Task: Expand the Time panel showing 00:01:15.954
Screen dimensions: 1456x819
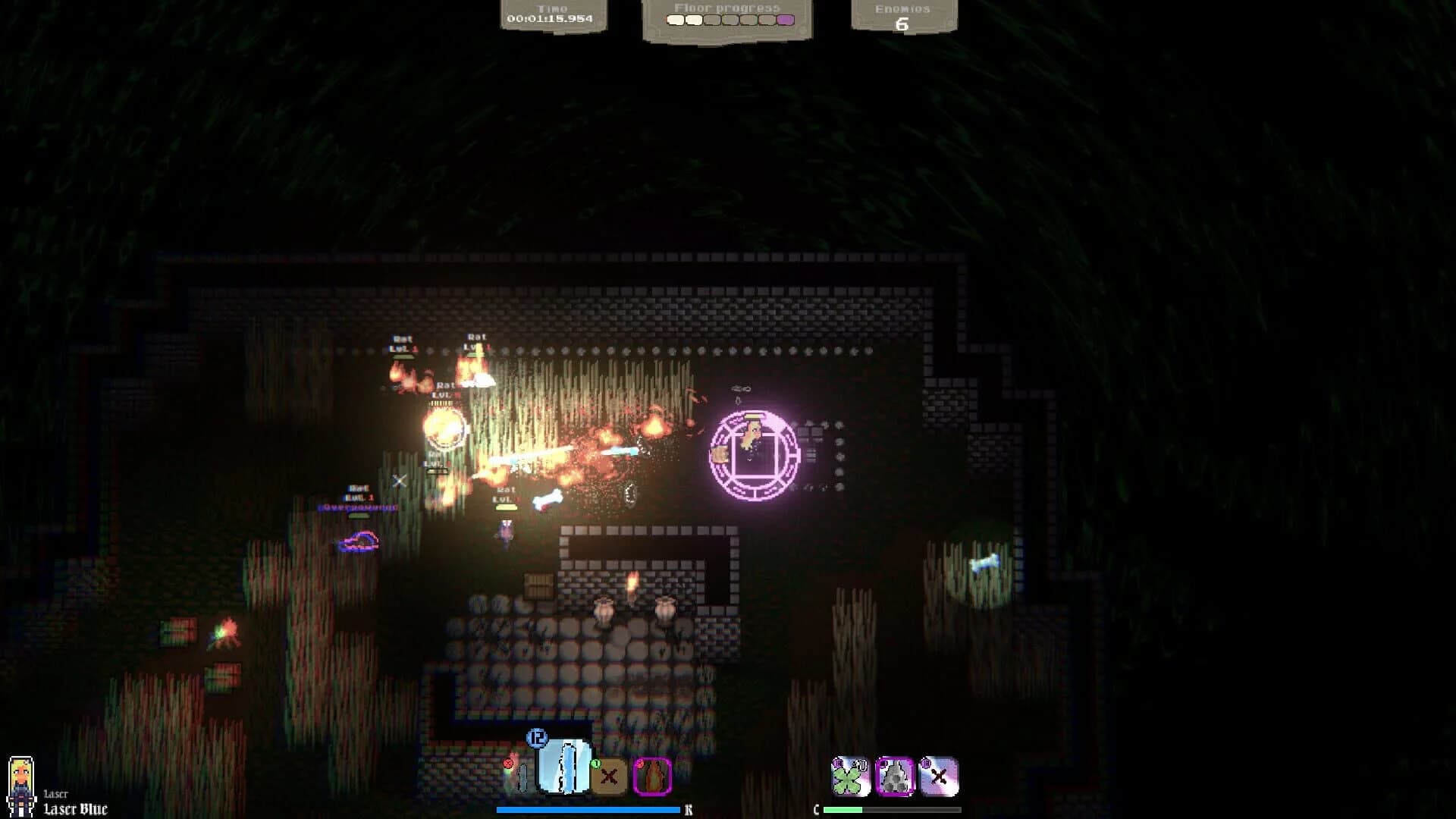Action: coord(554,13)
